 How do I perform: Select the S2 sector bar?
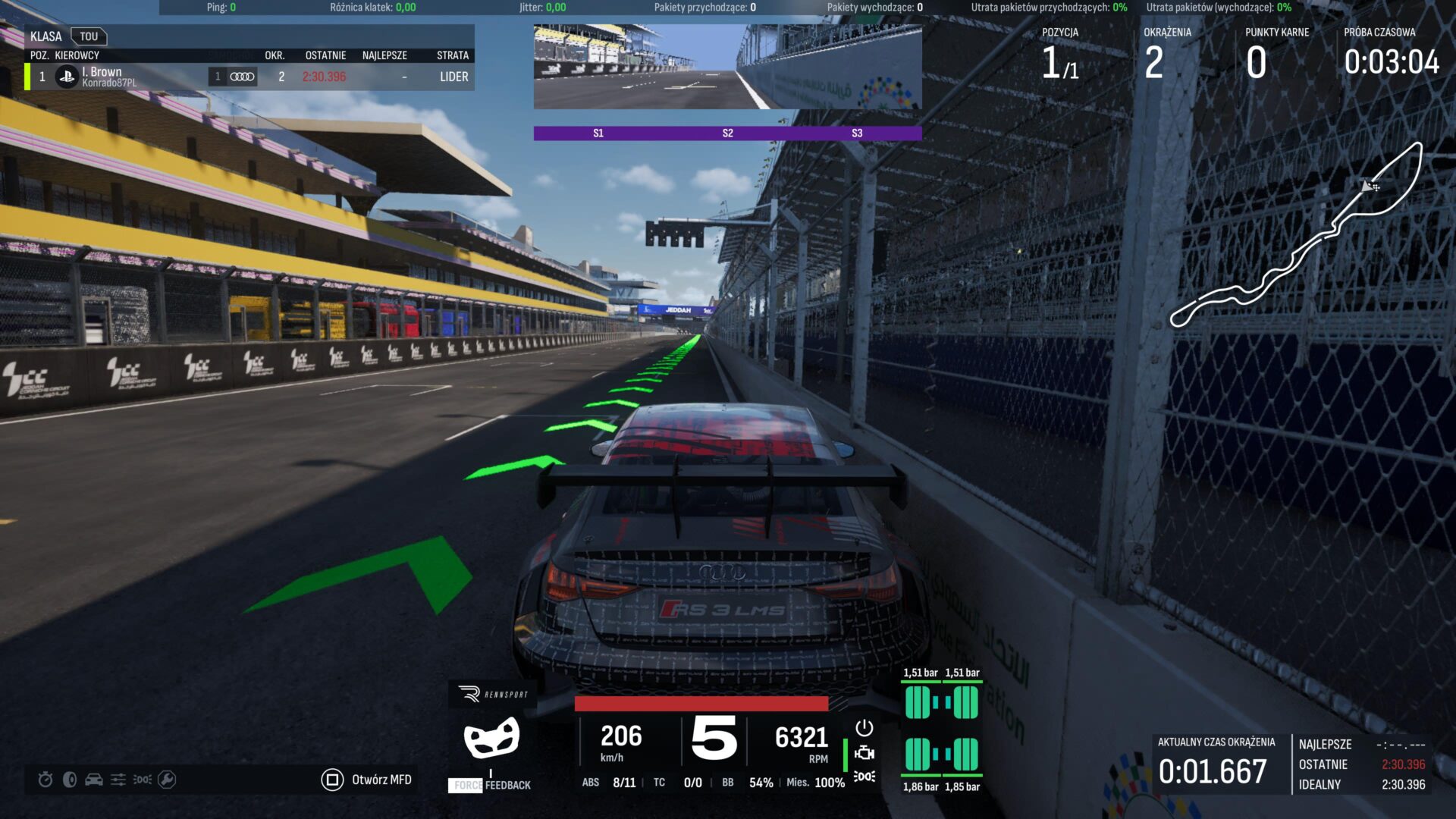(727, 133)
